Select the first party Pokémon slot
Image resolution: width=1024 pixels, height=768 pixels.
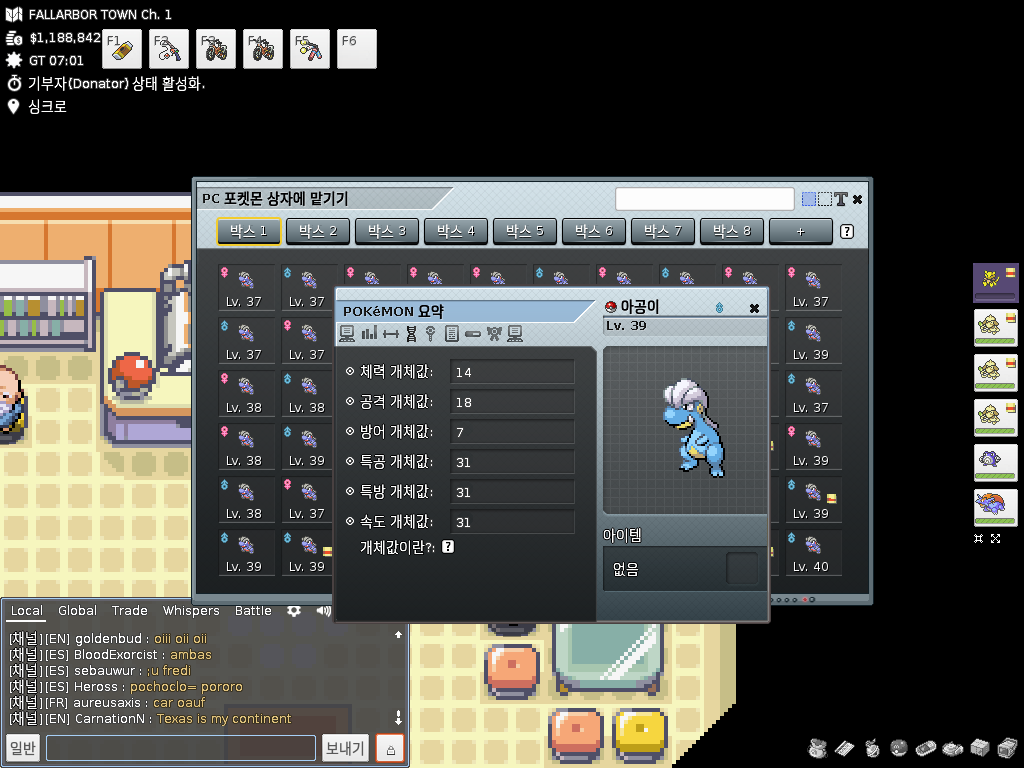pyautogui.click(x=995, y=283)
